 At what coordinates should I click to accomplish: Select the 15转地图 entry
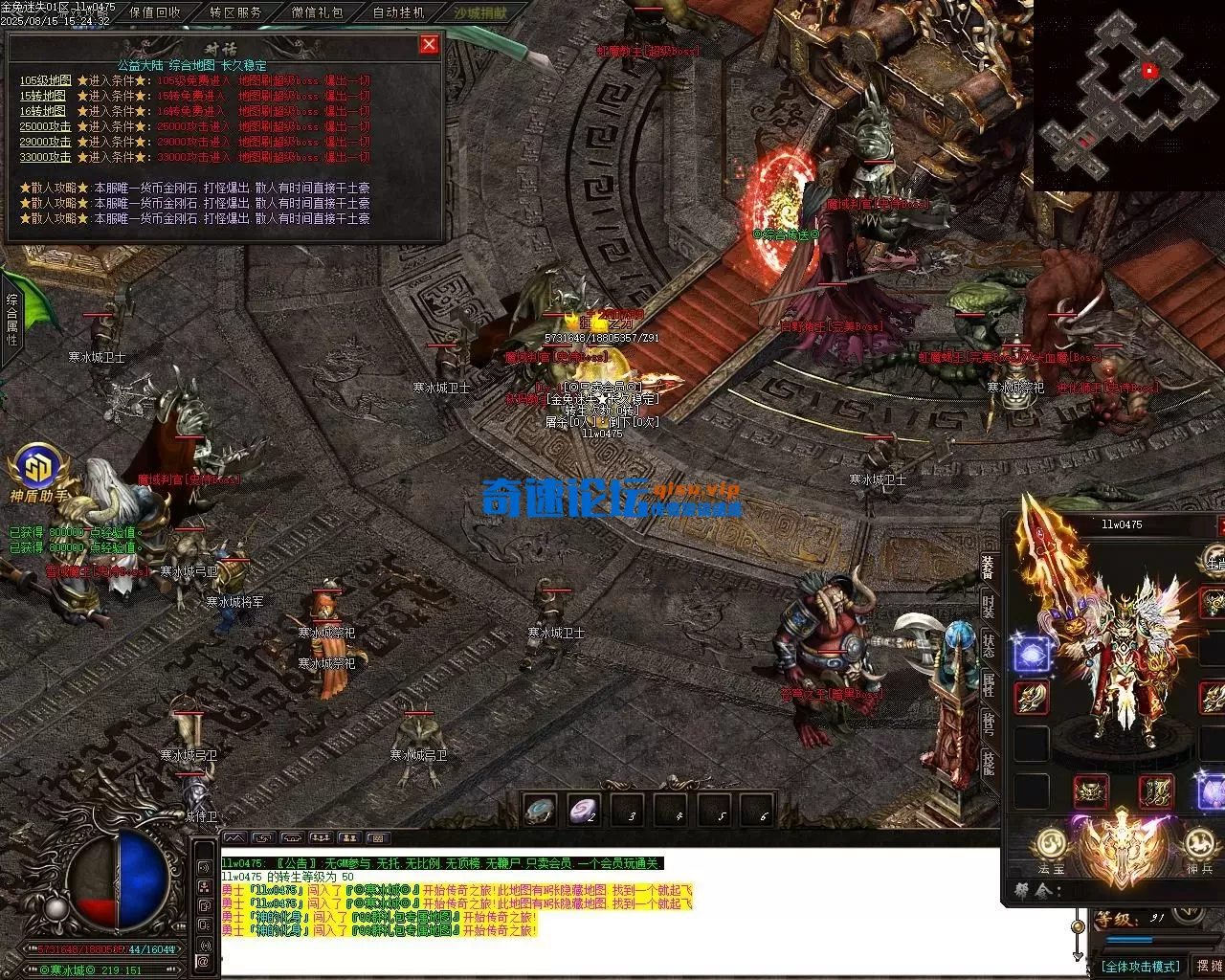[43, 96]
